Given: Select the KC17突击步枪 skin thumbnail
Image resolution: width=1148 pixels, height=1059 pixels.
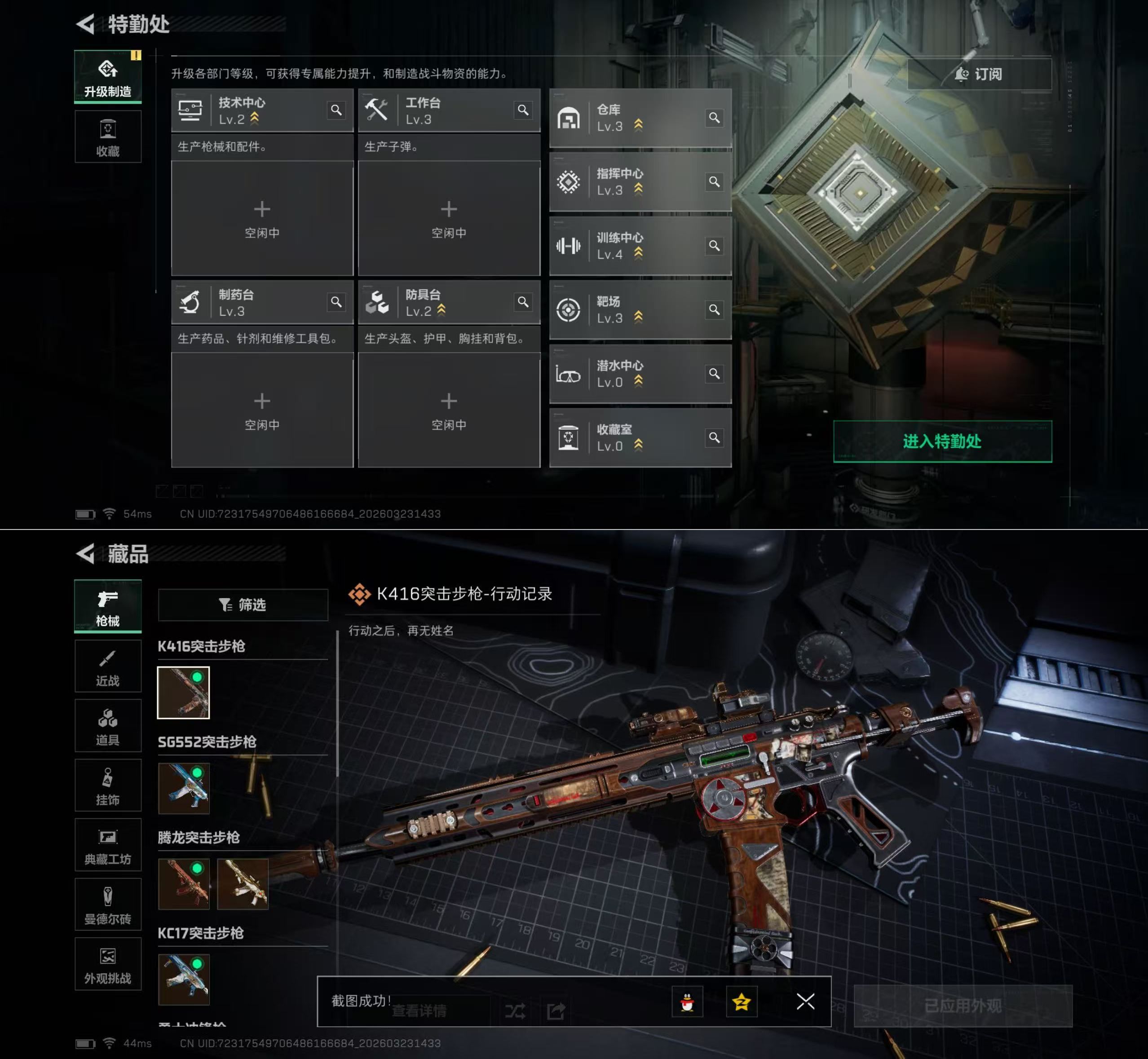Looking at the screenshot, I should [x=183, y=980].
